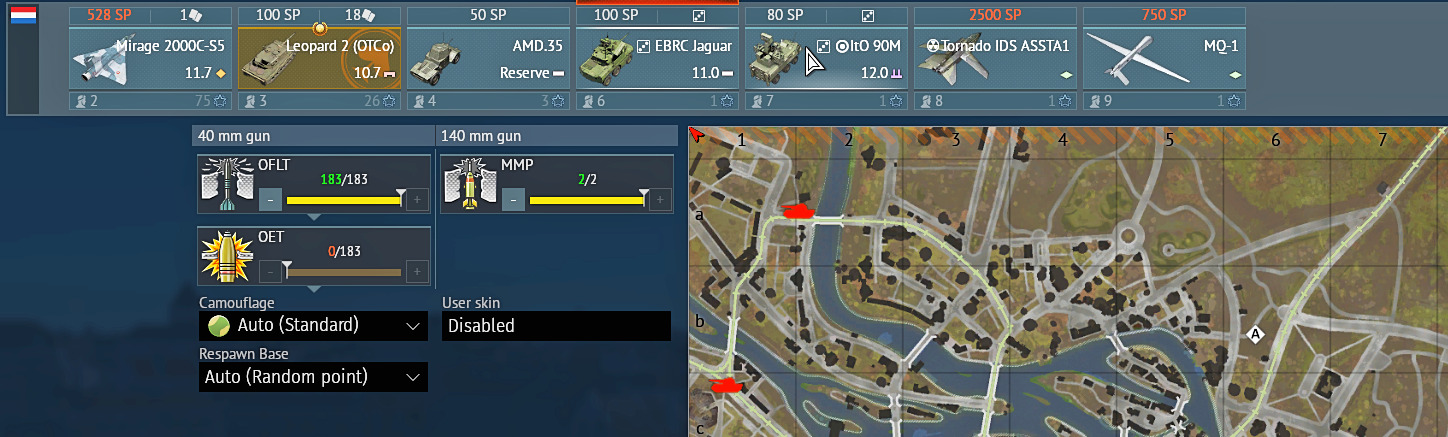Select the Tornado IDS ASSTA1 aircraft

point(994,58)
